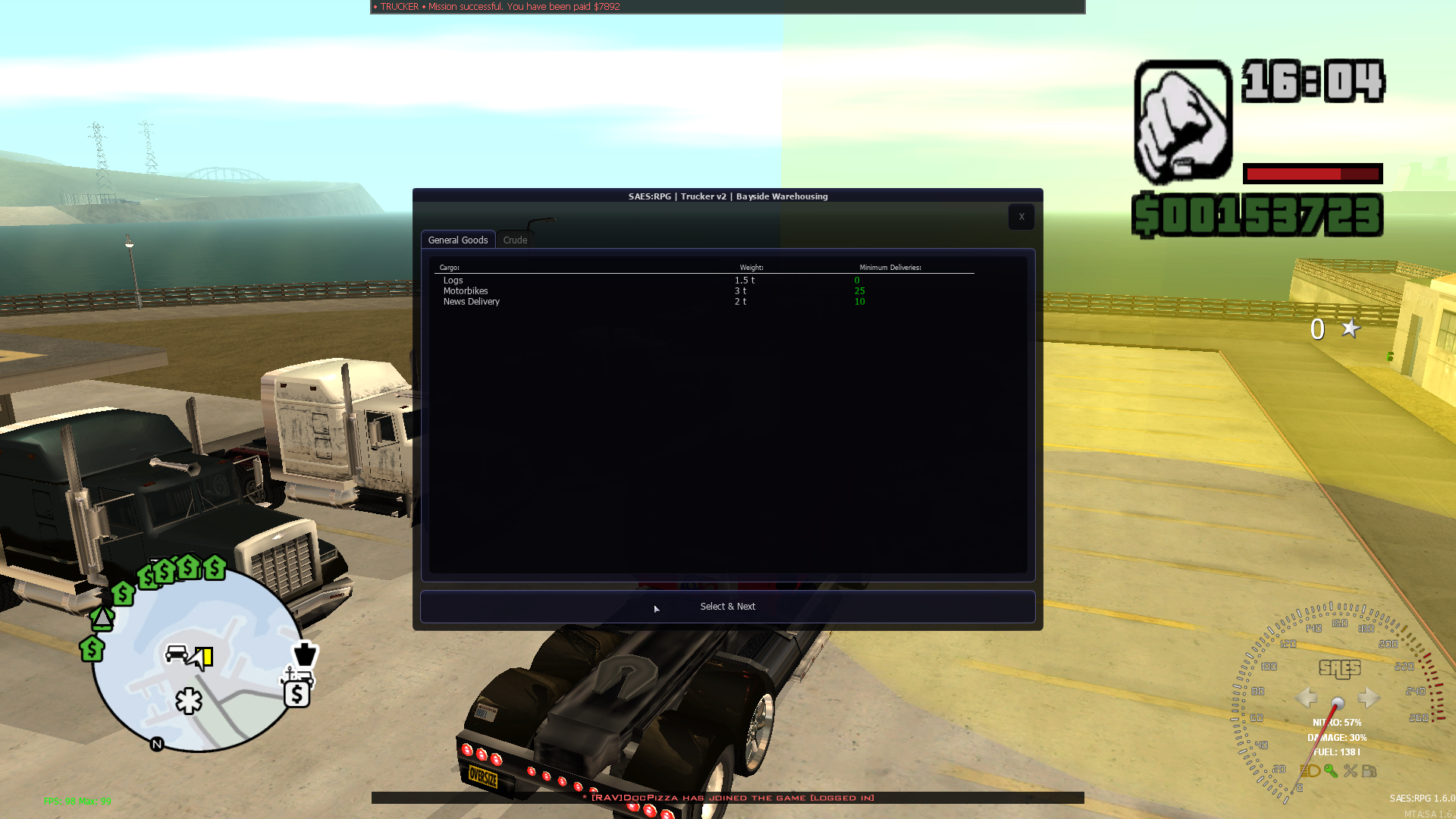Select the Motorbikes cargo row
This screenshot has height=819, width=1456.
(x=466, y=290)
